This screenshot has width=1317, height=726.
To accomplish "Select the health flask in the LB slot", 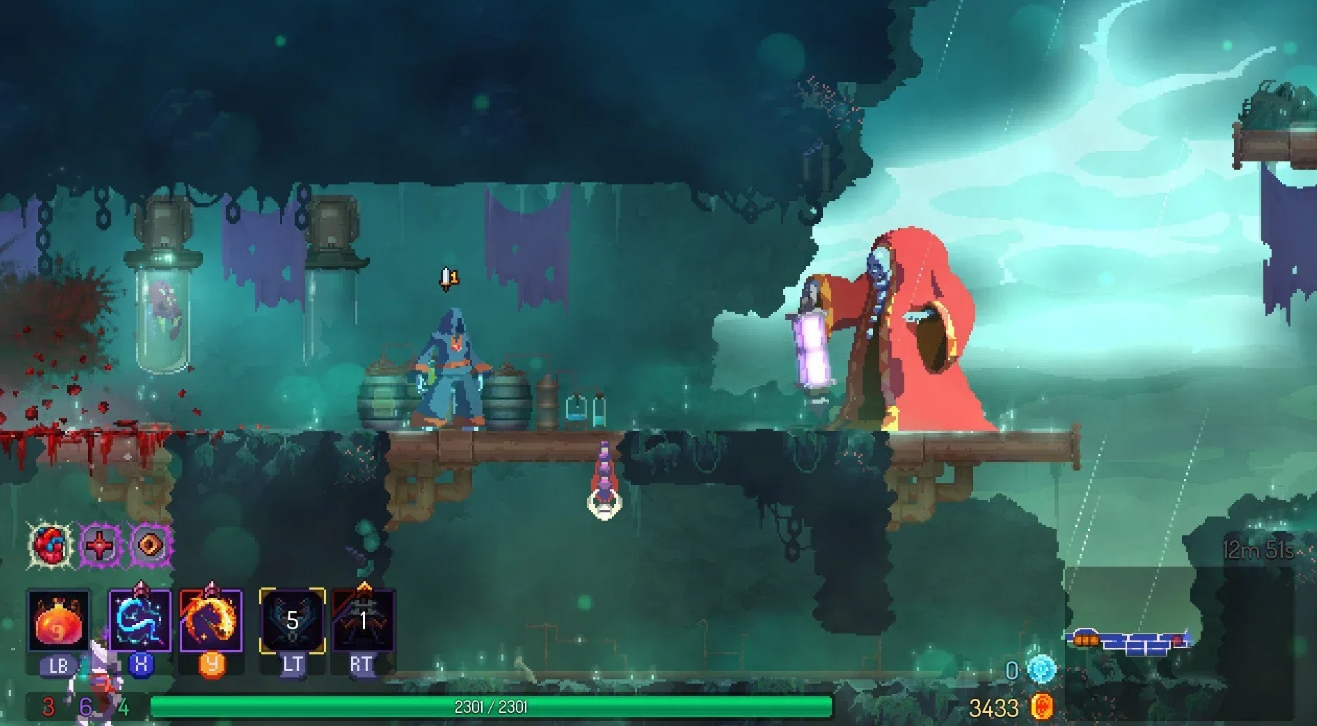I will [x=58, y=620].
